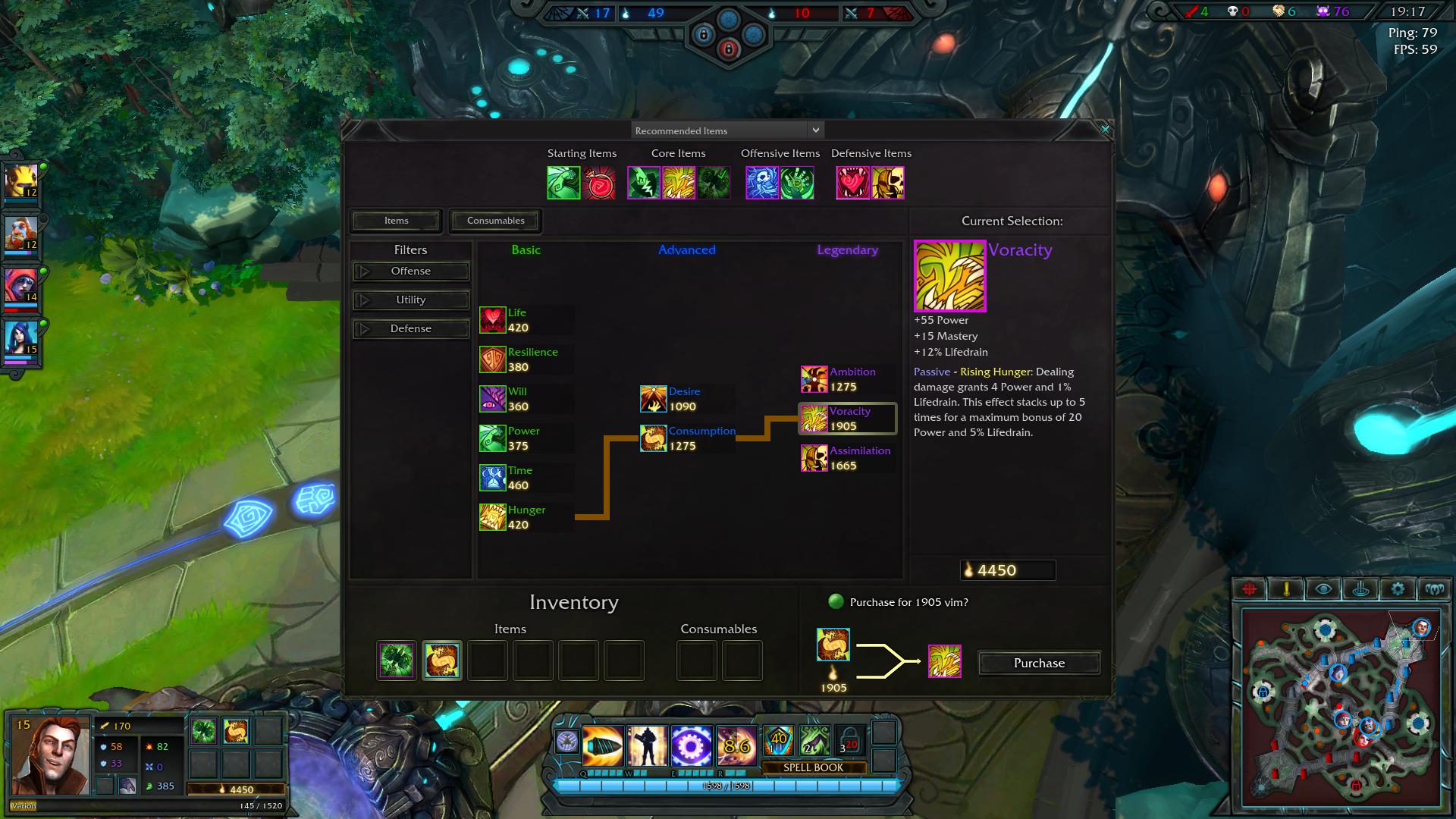
Task: Click the minimap
Action: (1340, 707)
